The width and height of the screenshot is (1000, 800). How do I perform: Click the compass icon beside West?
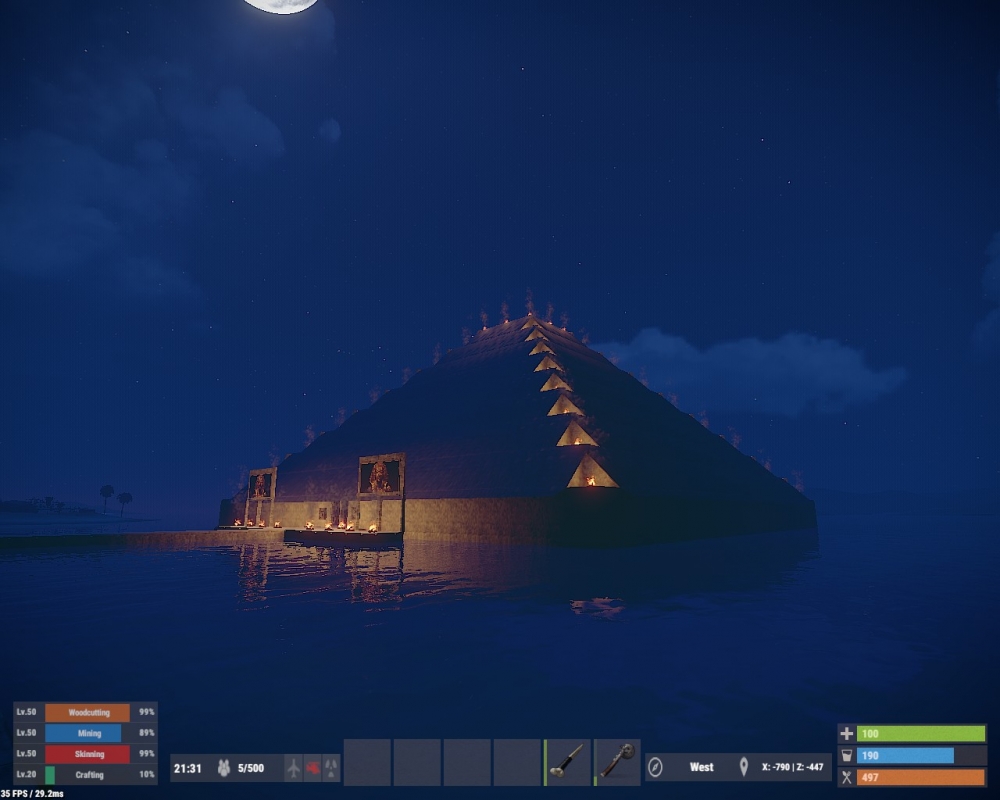(x=656, y=768)
